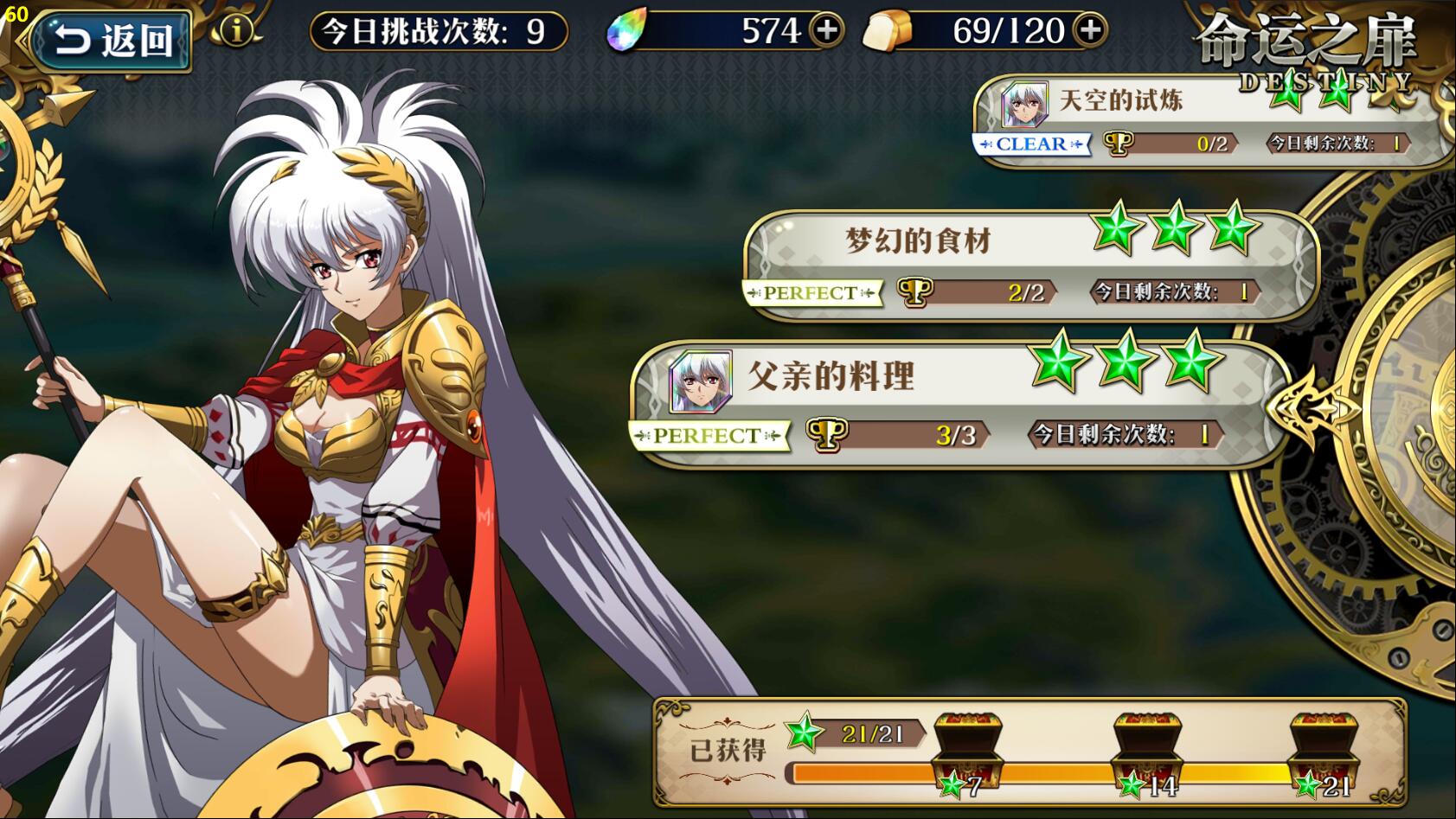Screen dimensions: 1456x819
Task: Open the info icon next to 返回
Action: coord(235,31)
